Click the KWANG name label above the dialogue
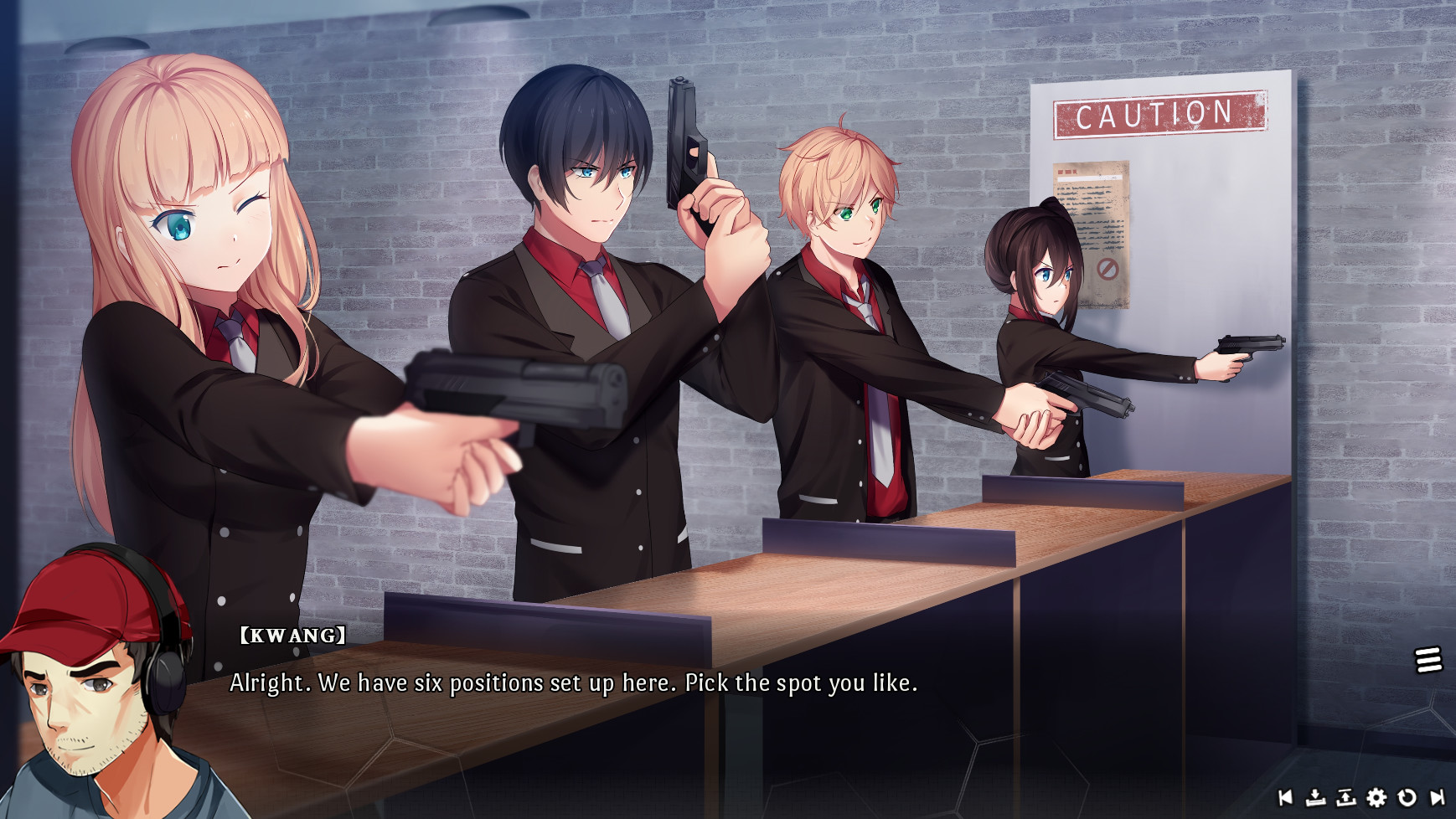The height and width of the screenshot is (819, 1456). pos(289,636)
